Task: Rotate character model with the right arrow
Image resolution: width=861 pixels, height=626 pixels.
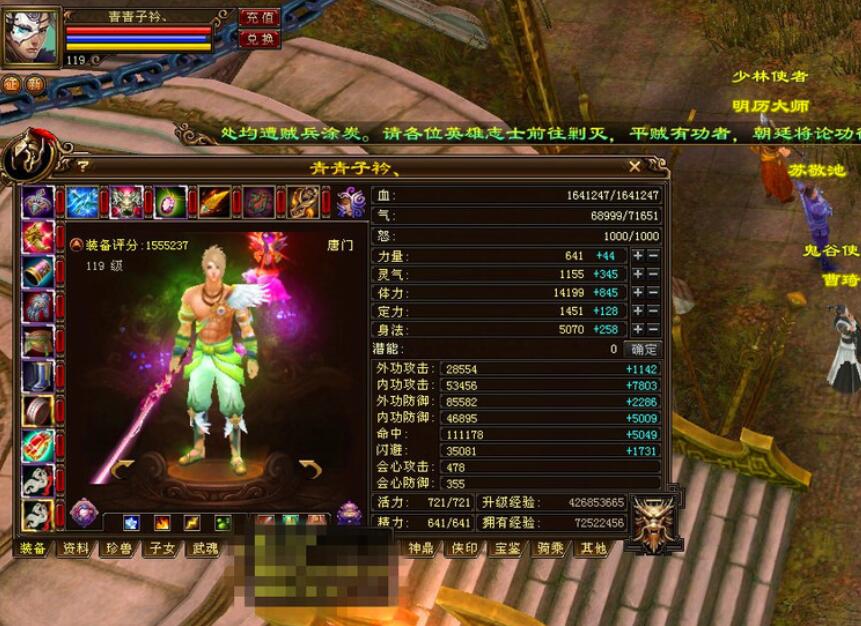Action: click(310, 469)
